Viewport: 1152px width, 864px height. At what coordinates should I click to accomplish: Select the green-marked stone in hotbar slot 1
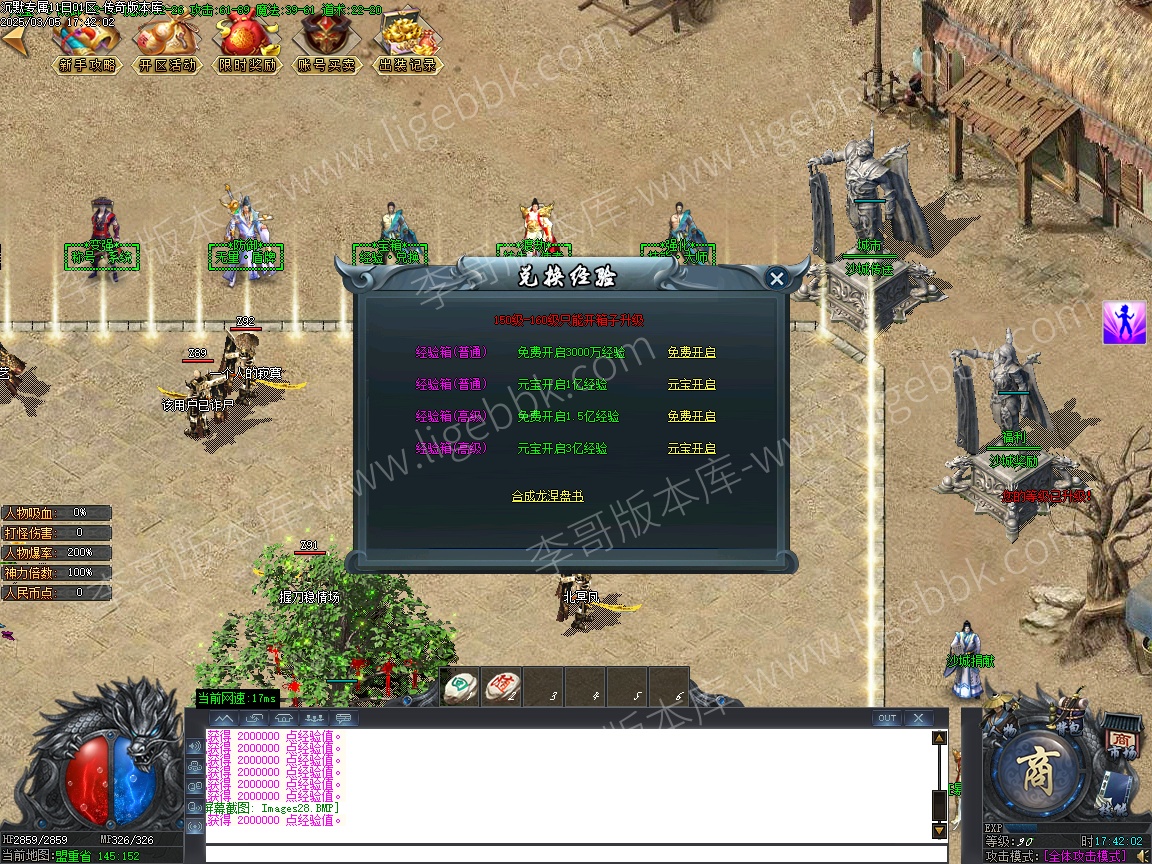tap(460, 686)
